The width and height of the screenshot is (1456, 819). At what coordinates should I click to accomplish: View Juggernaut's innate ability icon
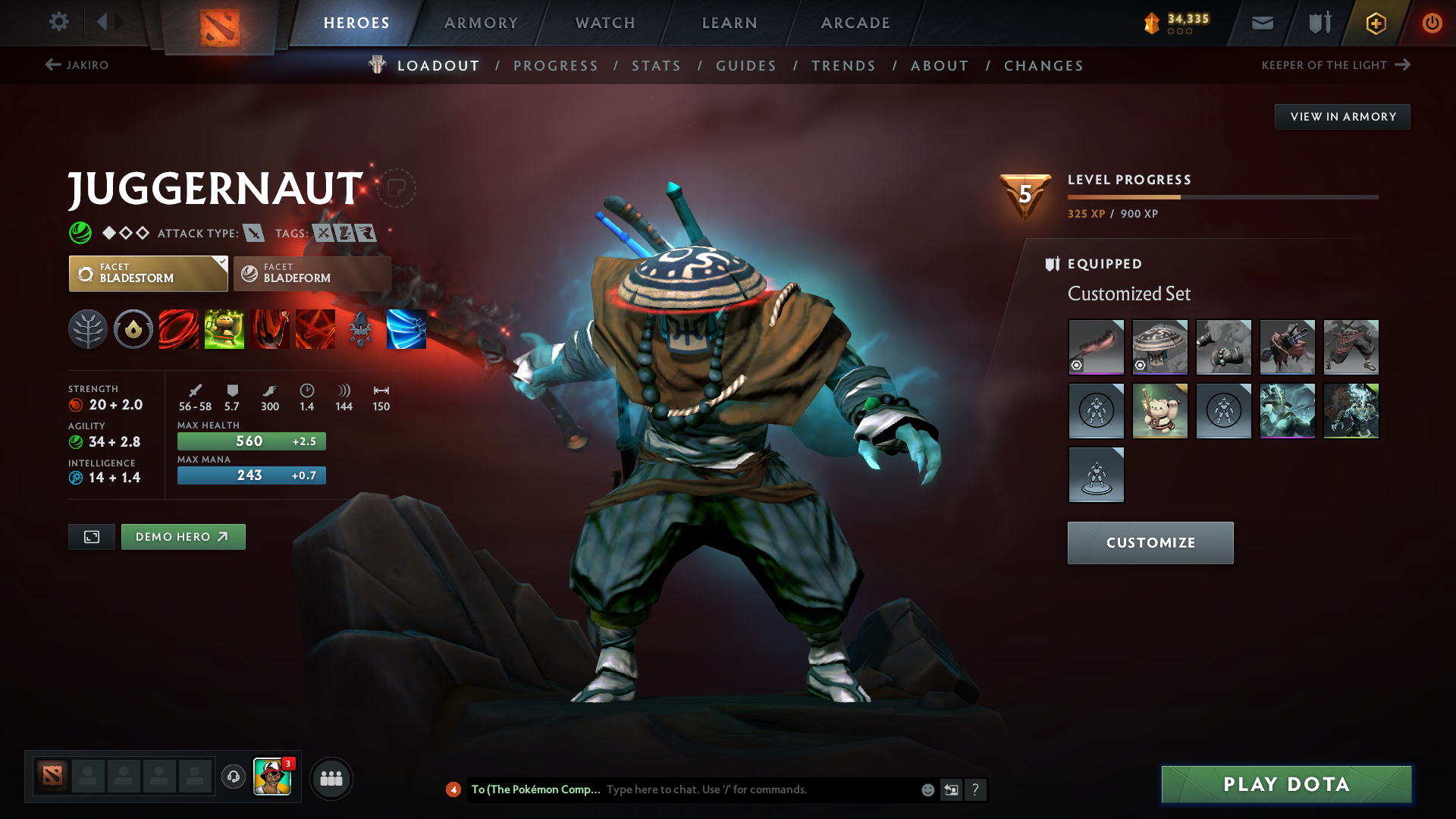pos(133,329)
